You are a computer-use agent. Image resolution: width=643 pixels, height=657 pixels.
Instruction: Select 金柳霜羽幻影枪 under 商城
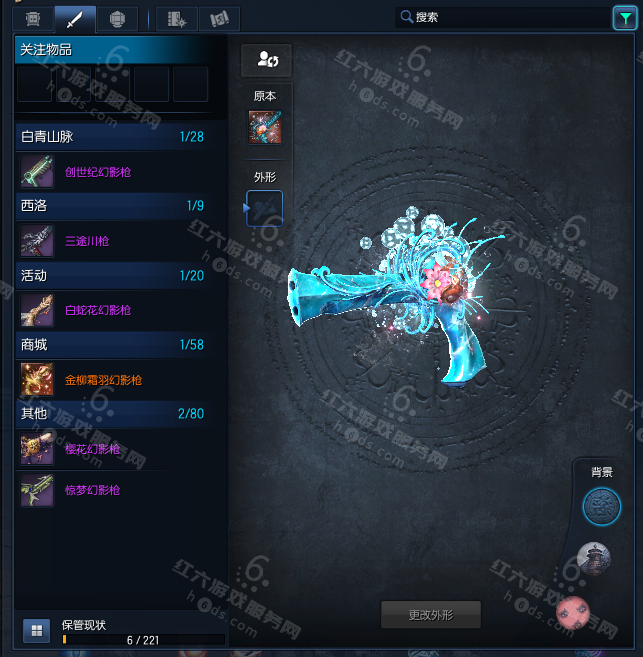[x=103, y=380]
